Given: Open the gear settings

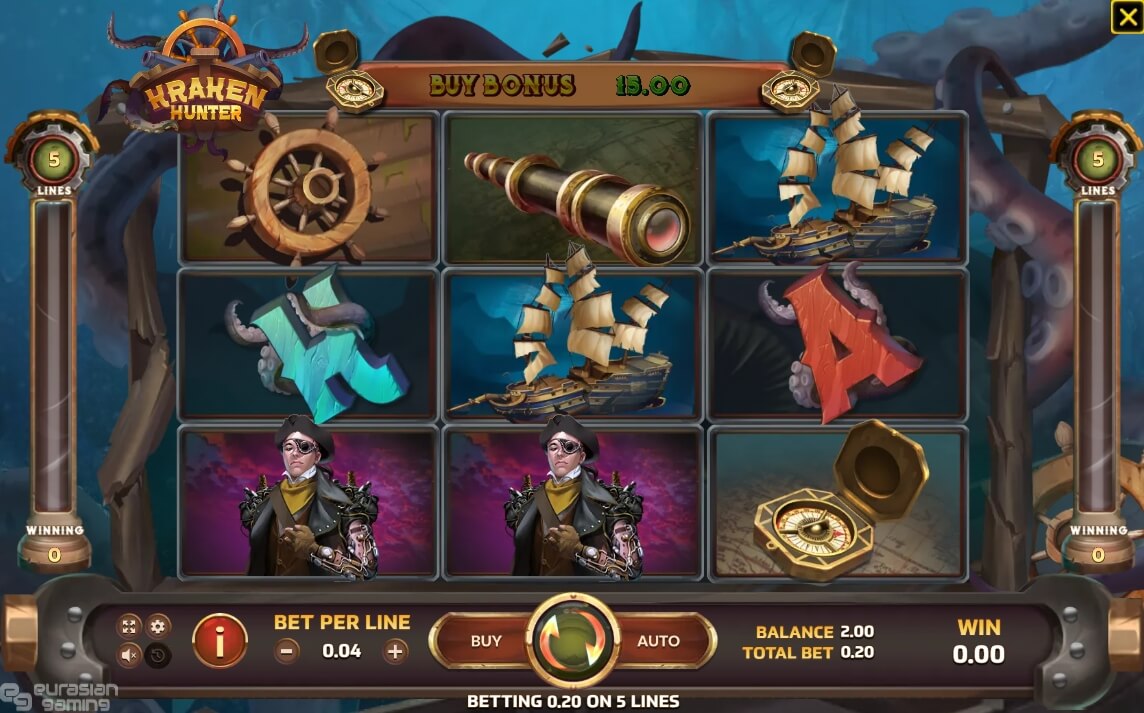Looking at the screenshot, I should [x=159, y=627].
